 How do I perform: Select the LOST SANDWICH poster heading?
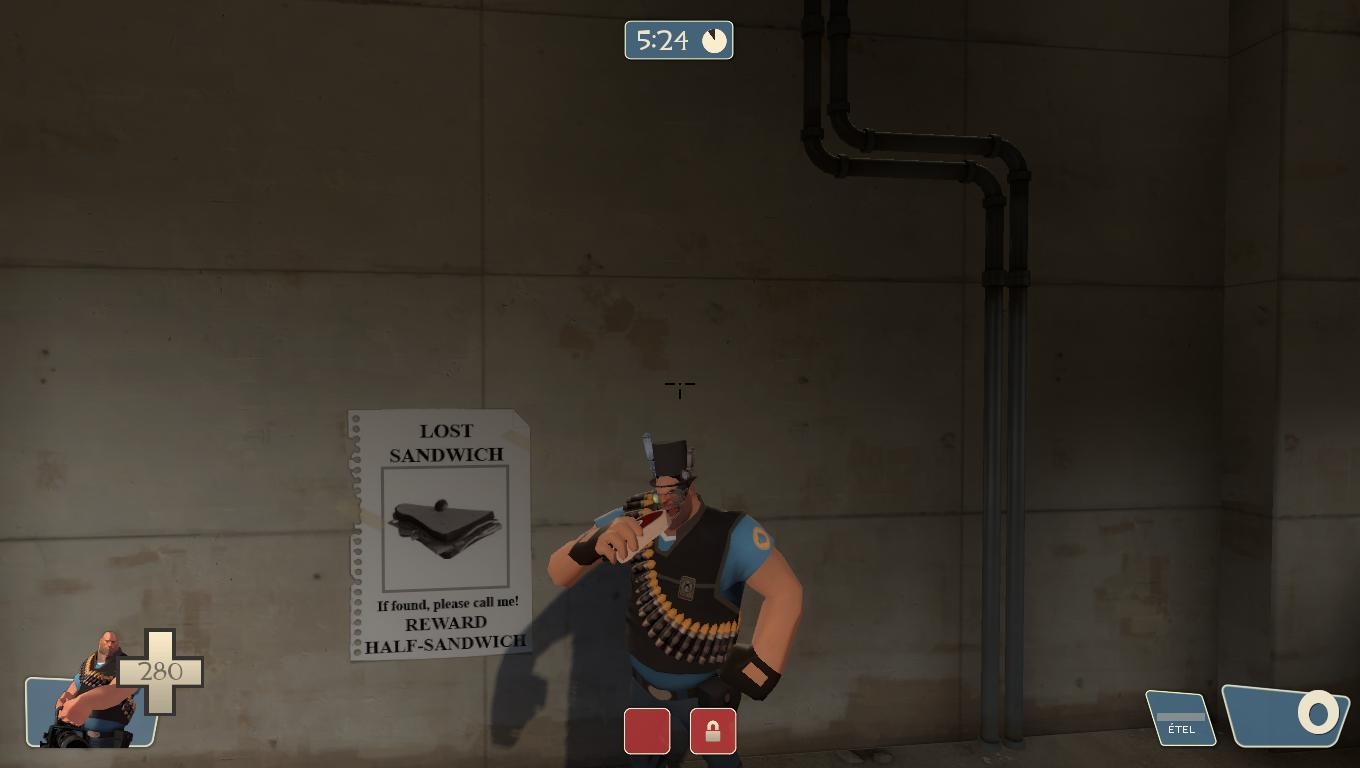point(446,442)
